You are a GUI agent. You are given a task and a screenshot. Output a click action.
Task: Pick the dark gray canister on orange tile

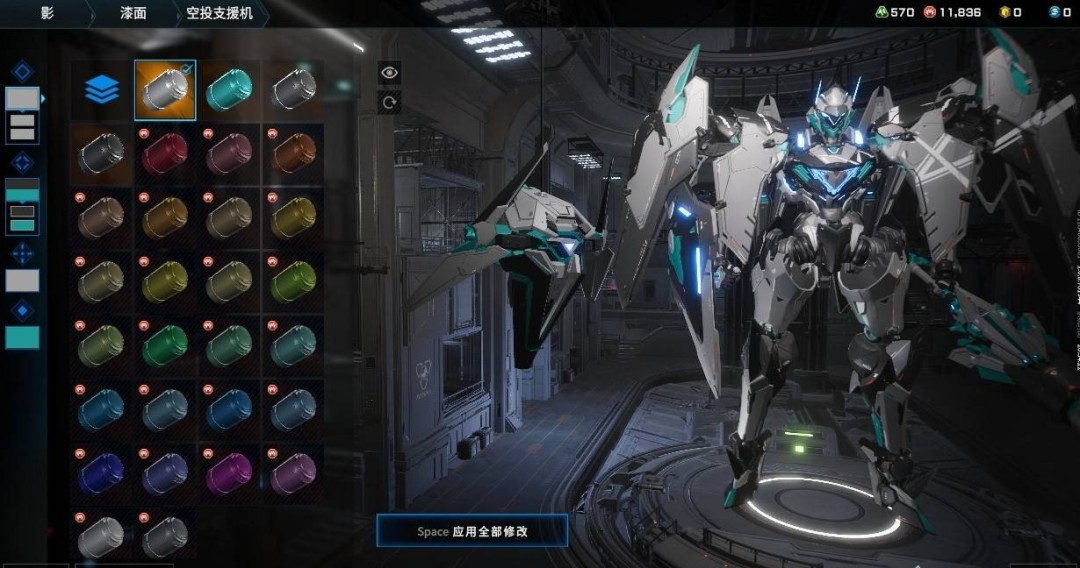(101, 154)
